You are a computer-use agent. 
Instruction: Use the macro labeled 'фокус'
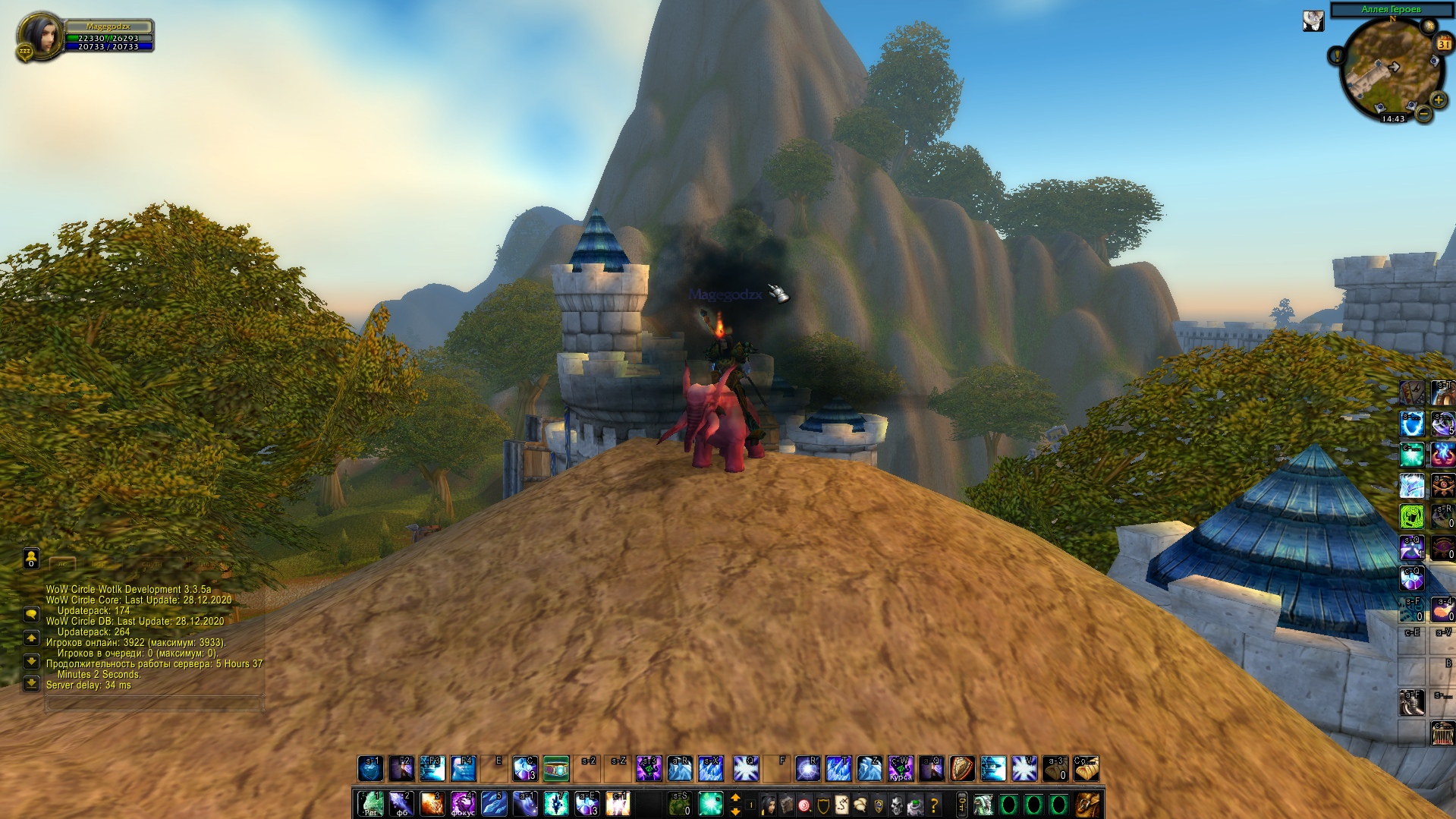[463, 804]
